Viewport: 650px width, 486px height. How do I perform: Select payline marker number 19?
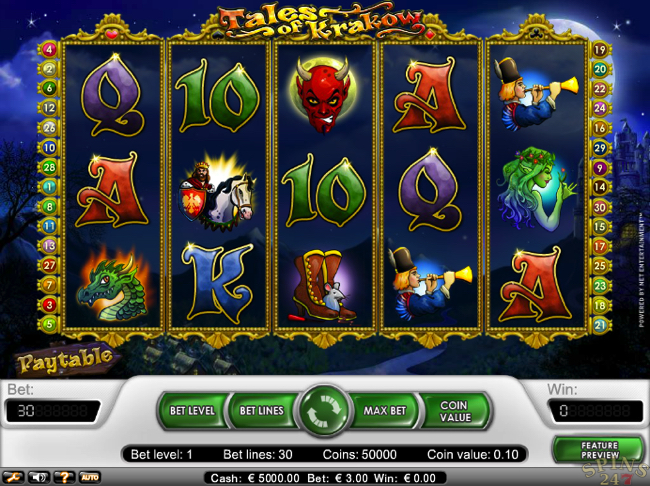(x=601, y=49)
